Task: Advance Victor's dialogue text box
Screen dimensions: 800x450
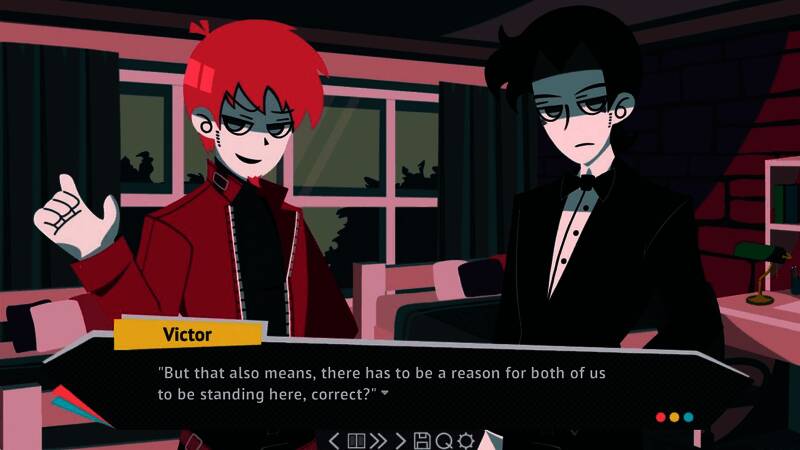Action: pyautogui.click(x=400, y=384)
